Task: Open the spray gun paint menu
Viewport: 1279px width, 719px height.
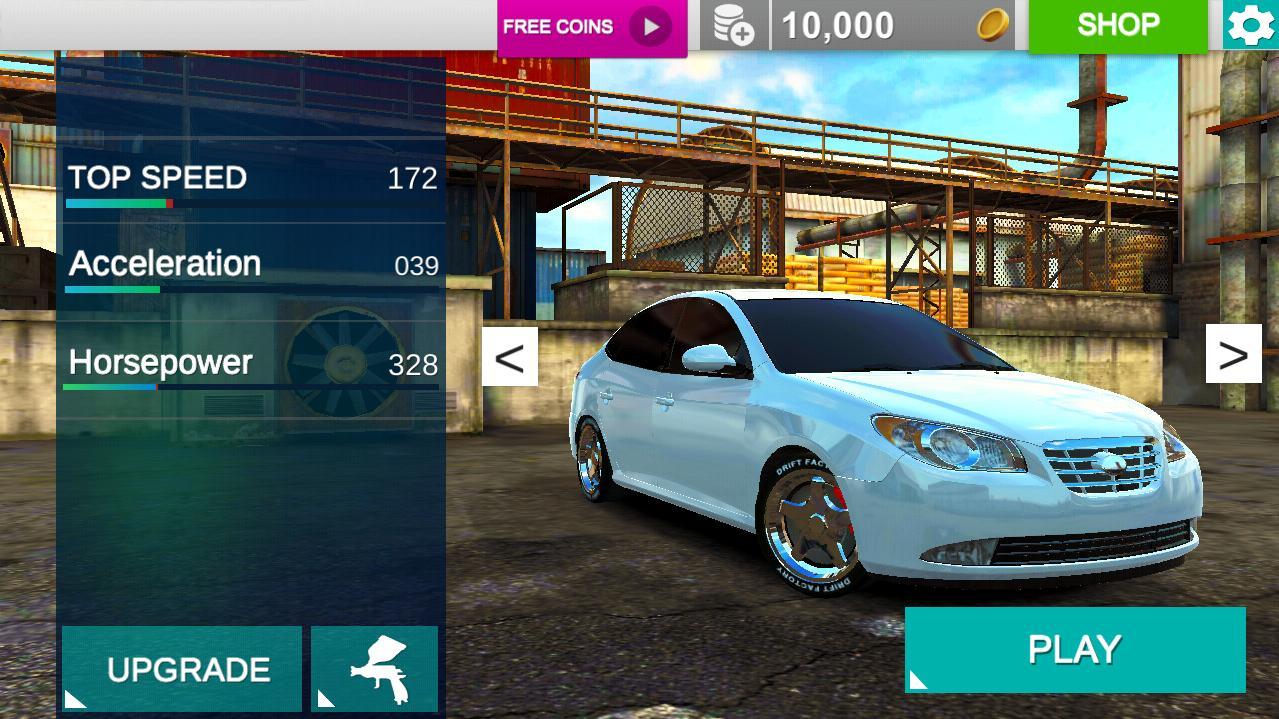Action: [375, 669]
